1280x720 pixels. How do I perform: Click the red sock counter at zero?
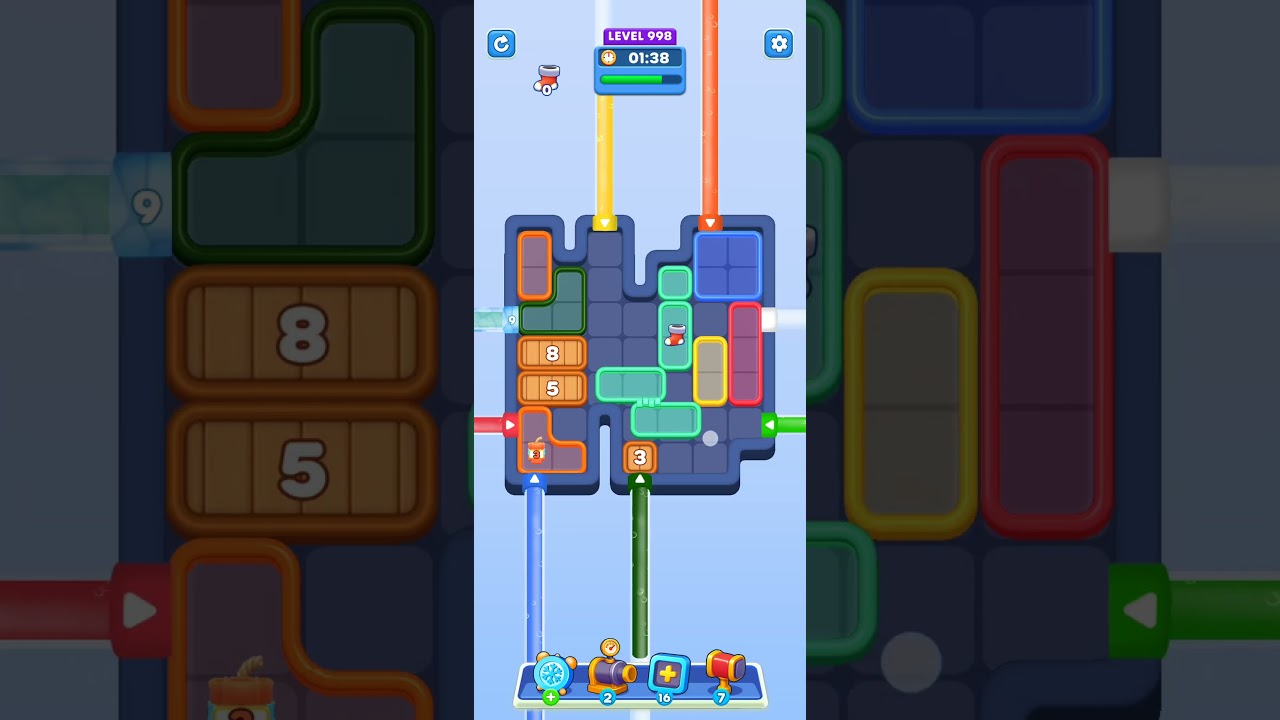[547, 80]
